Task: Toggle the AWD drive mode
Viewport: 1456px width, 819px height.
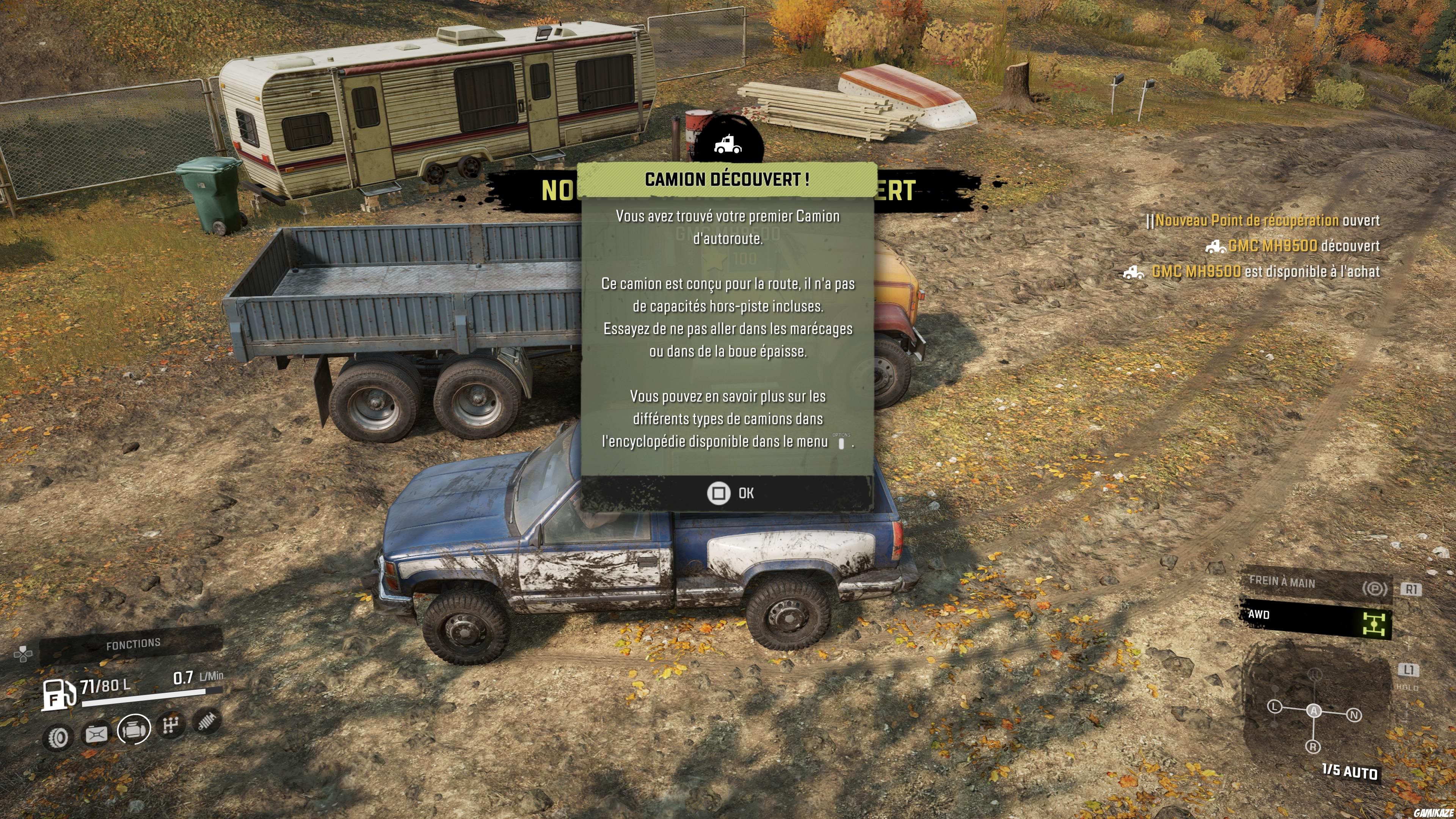Action: click(1315, 620)
